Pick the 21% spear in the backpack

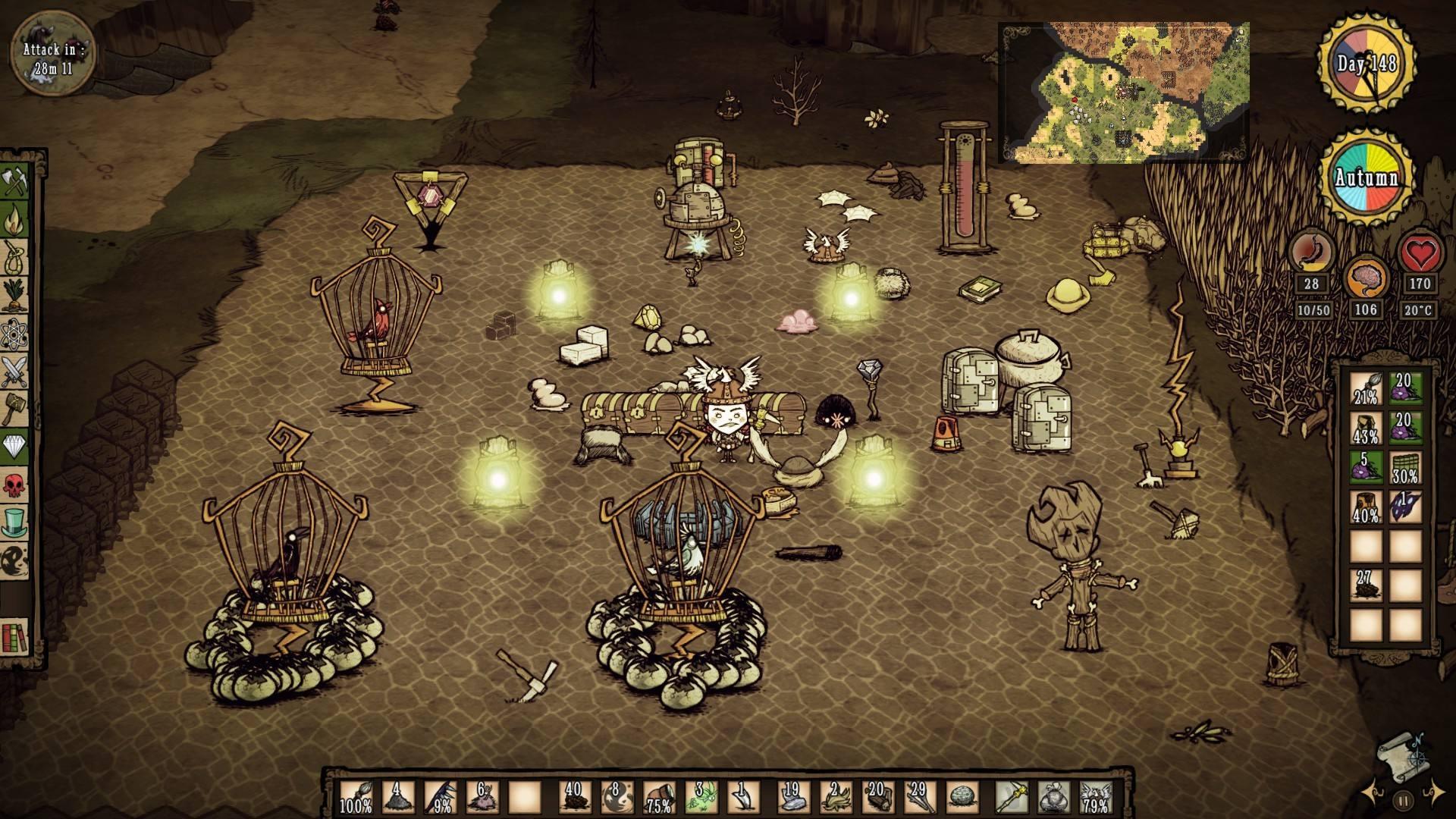pyautogui.click(x=1365, y=388)
